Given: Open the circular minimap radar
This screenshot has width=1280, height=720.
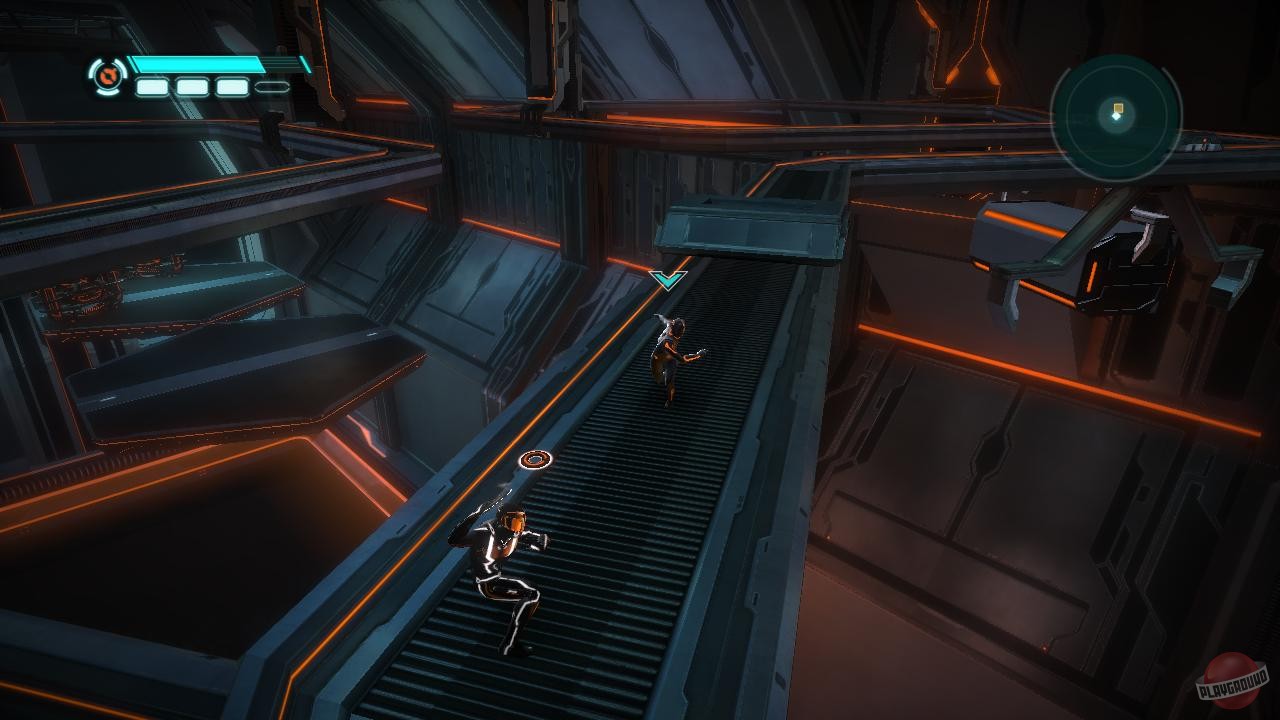Looking at the screenshot, I should coord(1118,120).
